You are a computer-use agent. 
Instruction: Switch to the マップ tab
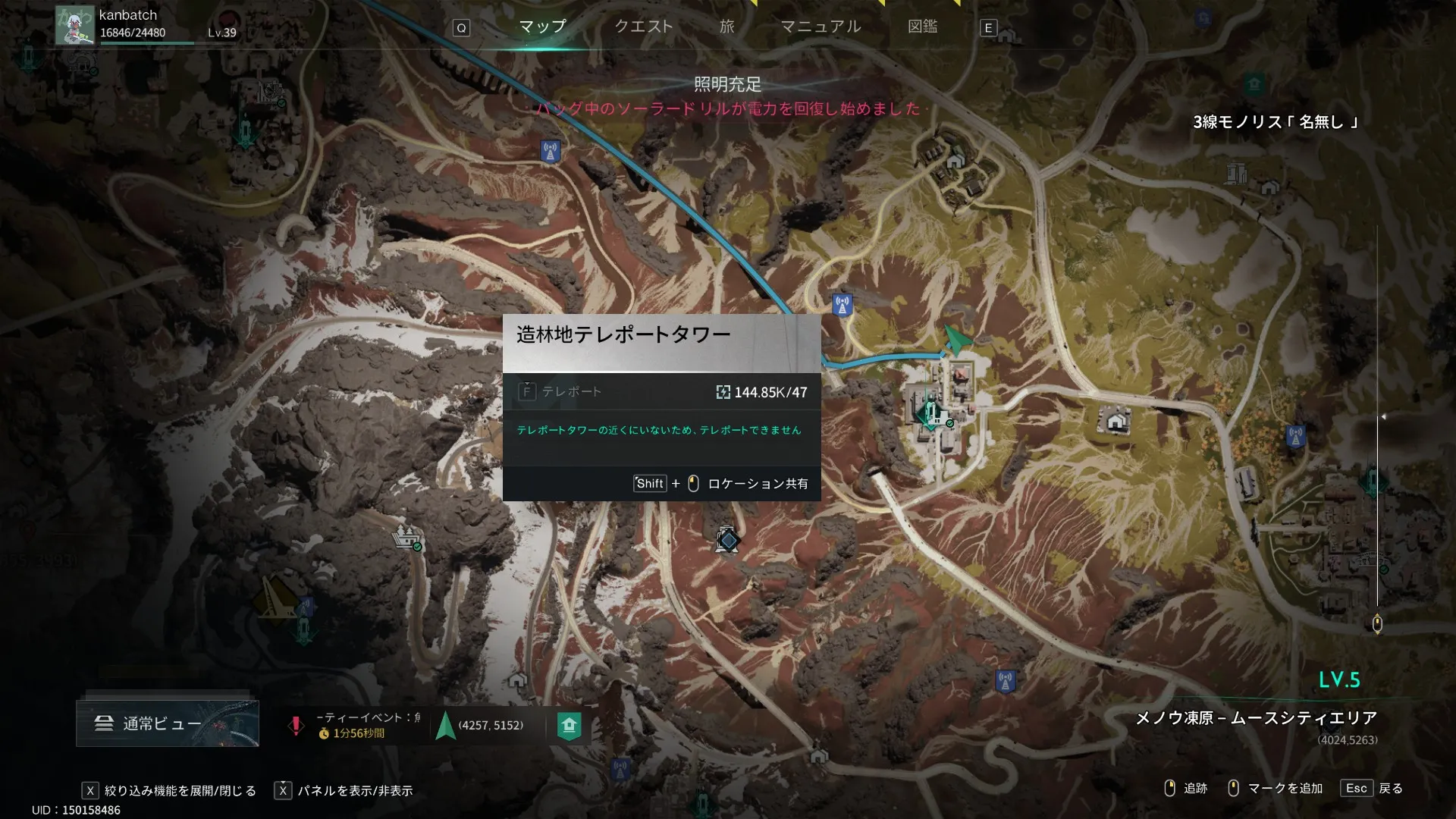coord(542,27)
